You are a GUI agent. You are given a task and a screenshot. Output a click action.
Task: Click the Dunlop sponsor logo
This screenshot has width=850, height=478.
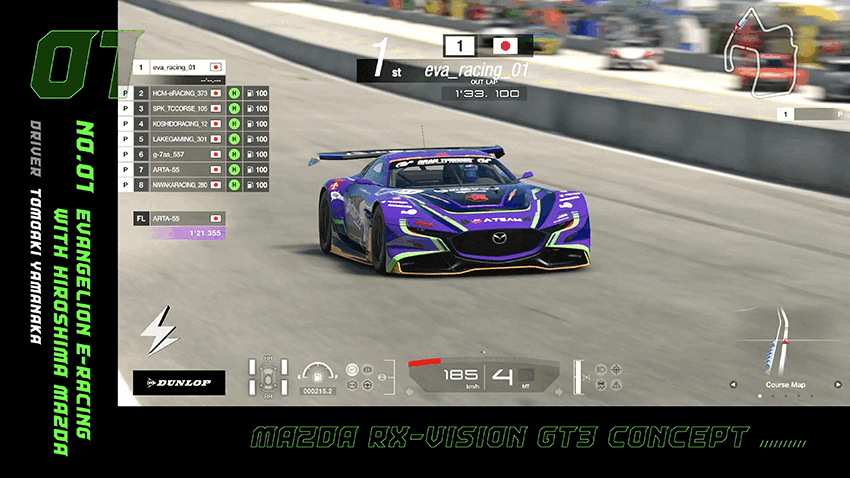point(179,383)
